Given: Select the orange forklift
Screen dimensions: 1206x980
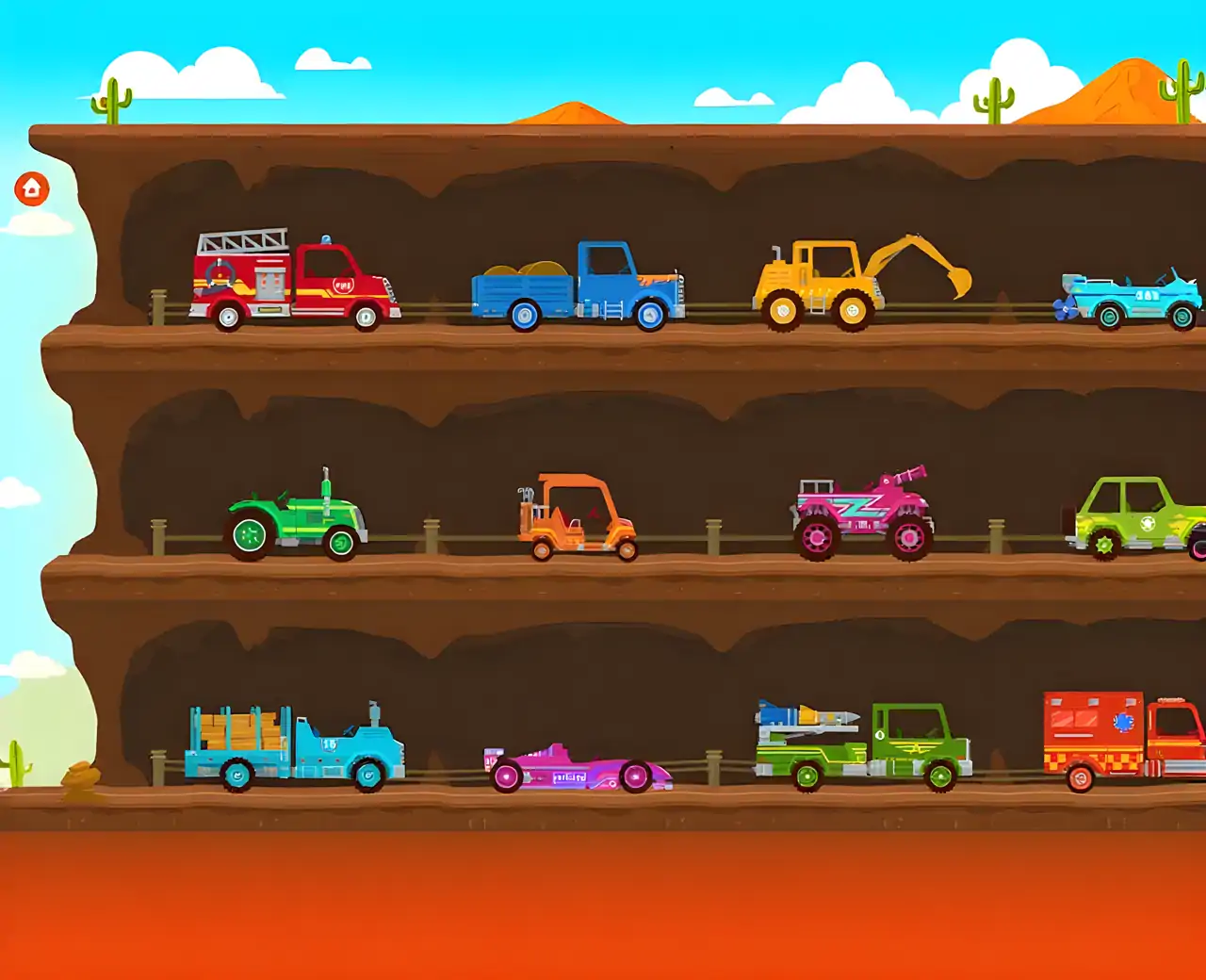Looking at the screenshot, I should (577, 521).
